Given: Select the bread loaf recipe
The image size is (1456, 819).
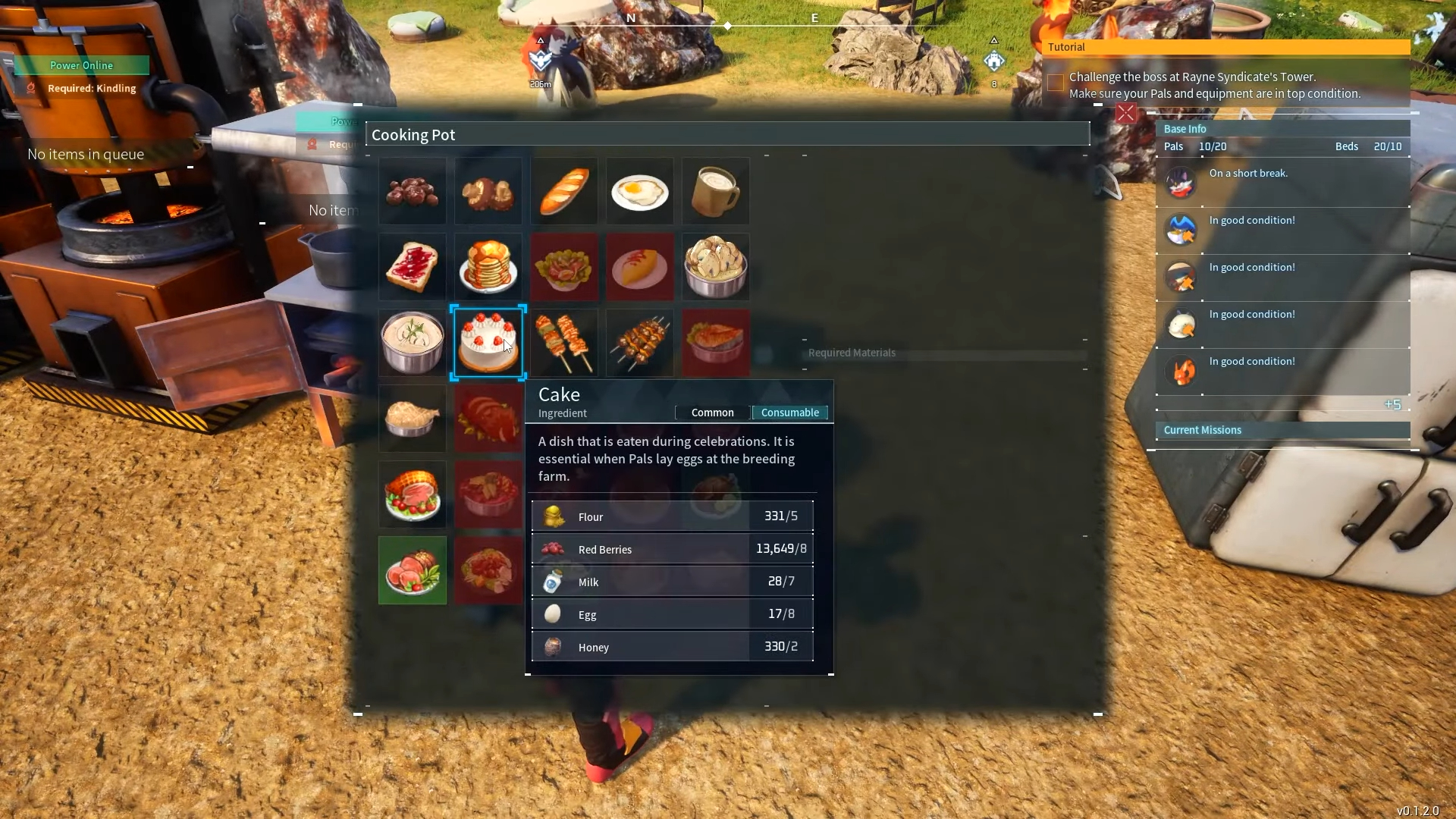Looking at the screenshot, I should [x=563, y=191].
